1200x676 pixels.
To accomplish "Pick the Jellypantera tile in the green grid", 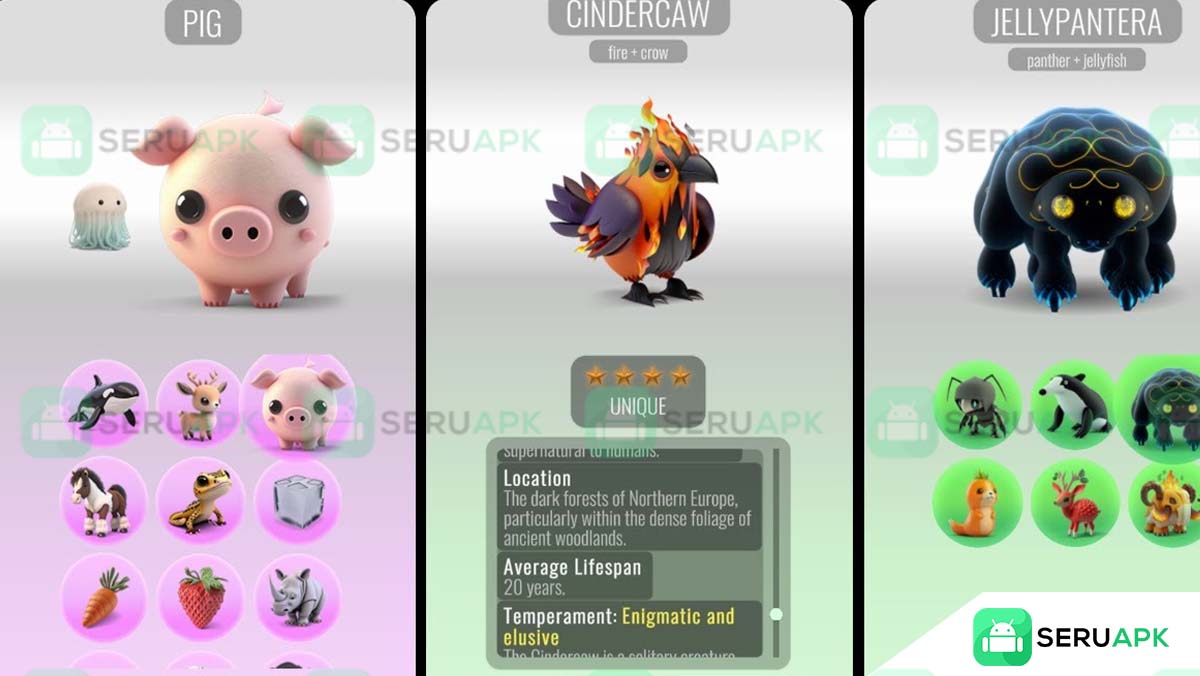I will click(1165, 408).
